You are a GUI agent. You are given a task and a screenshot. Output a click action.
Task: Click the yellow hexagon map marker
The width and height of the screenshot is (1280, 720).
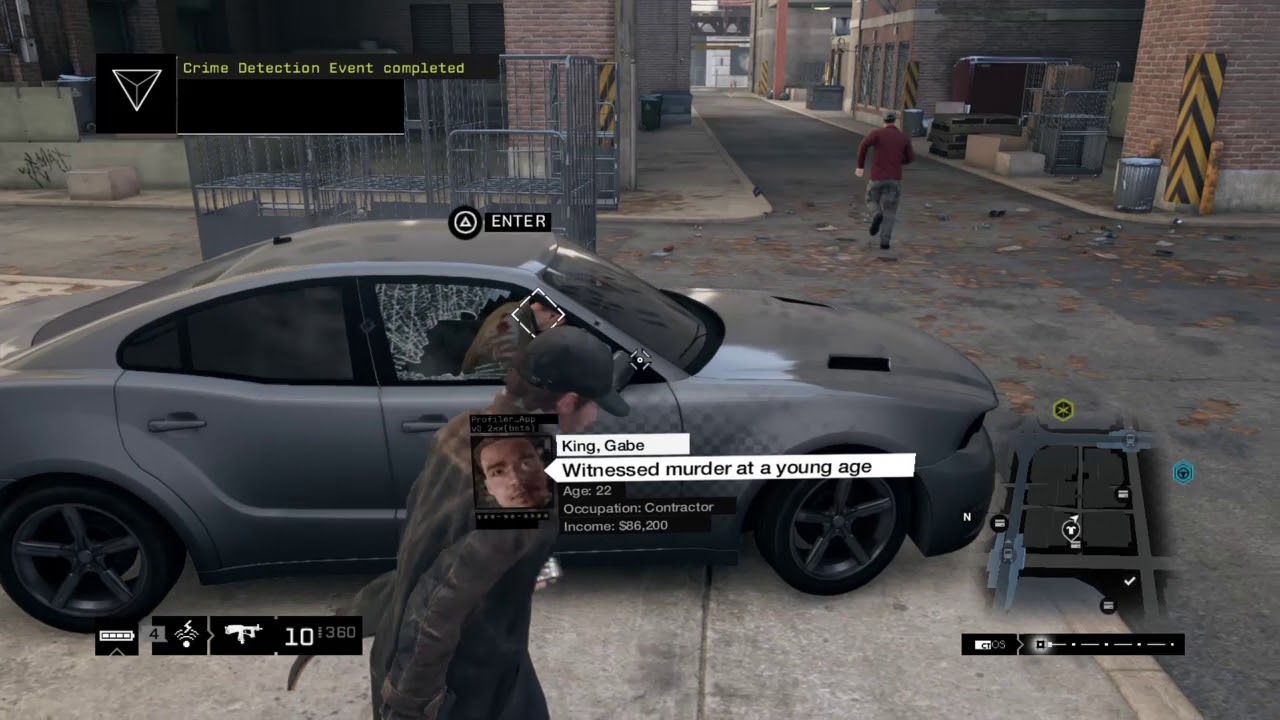pyautogui.click(x=1063, y=409)
